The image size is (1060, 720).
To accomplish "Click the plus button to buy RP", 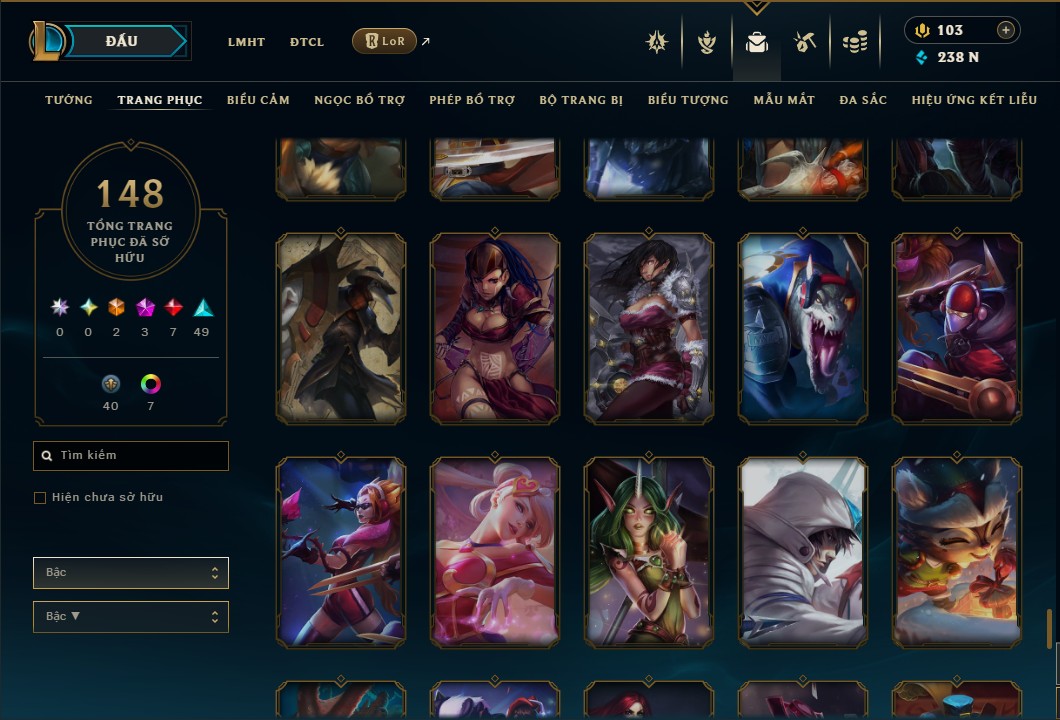I will (1006, 30).
